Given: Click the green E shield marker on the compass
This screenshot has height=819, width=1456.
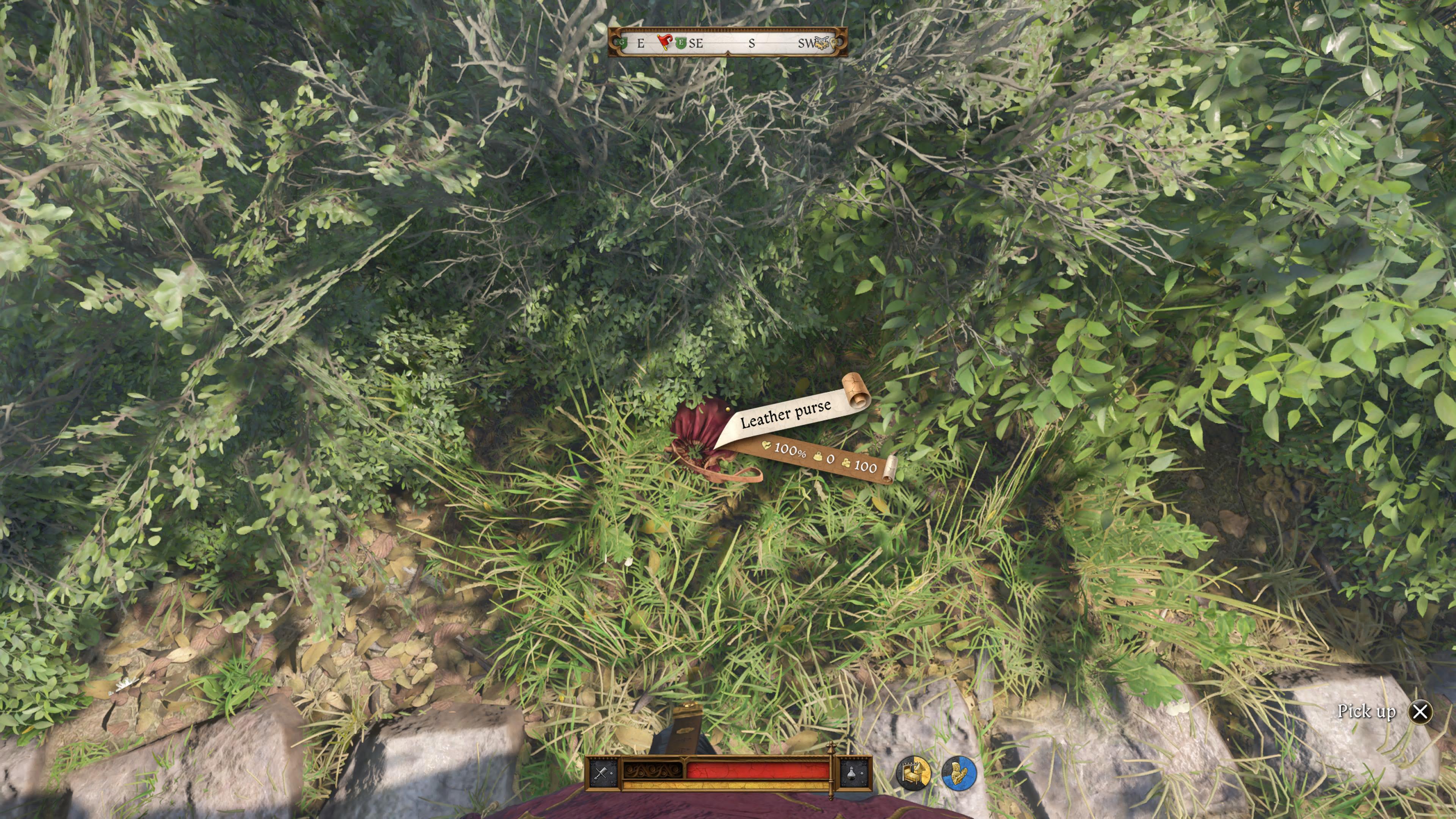Looking at the screenshot, I should (681, 42).
